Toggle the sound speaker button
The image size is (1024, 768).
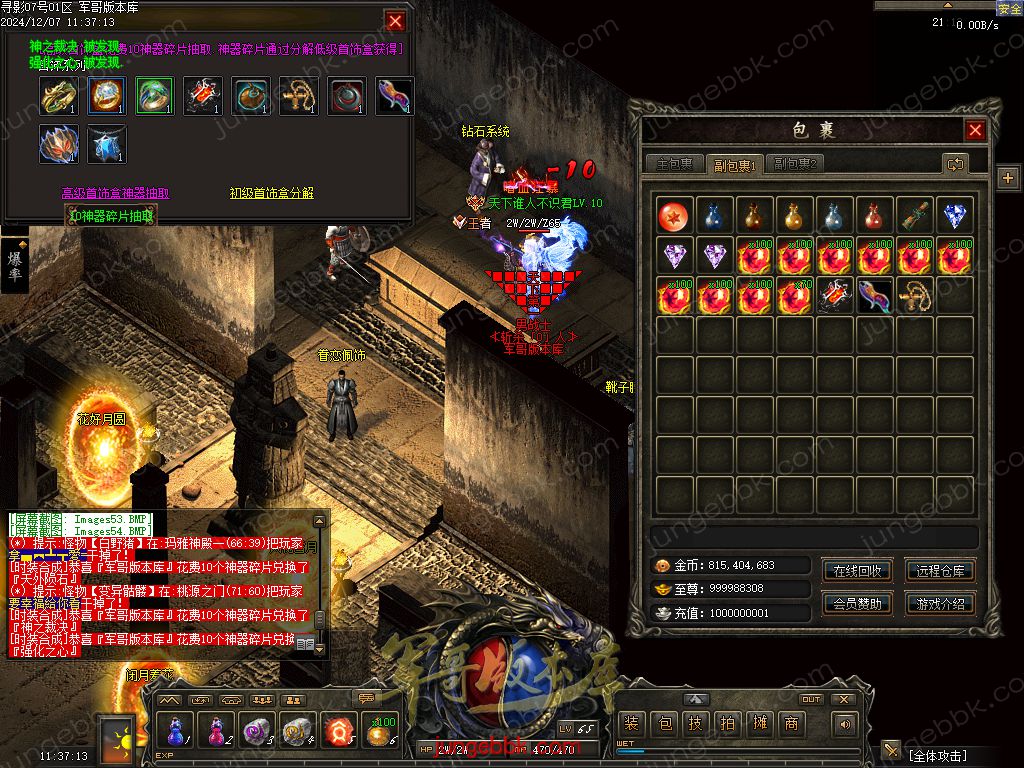click(846, 724)
